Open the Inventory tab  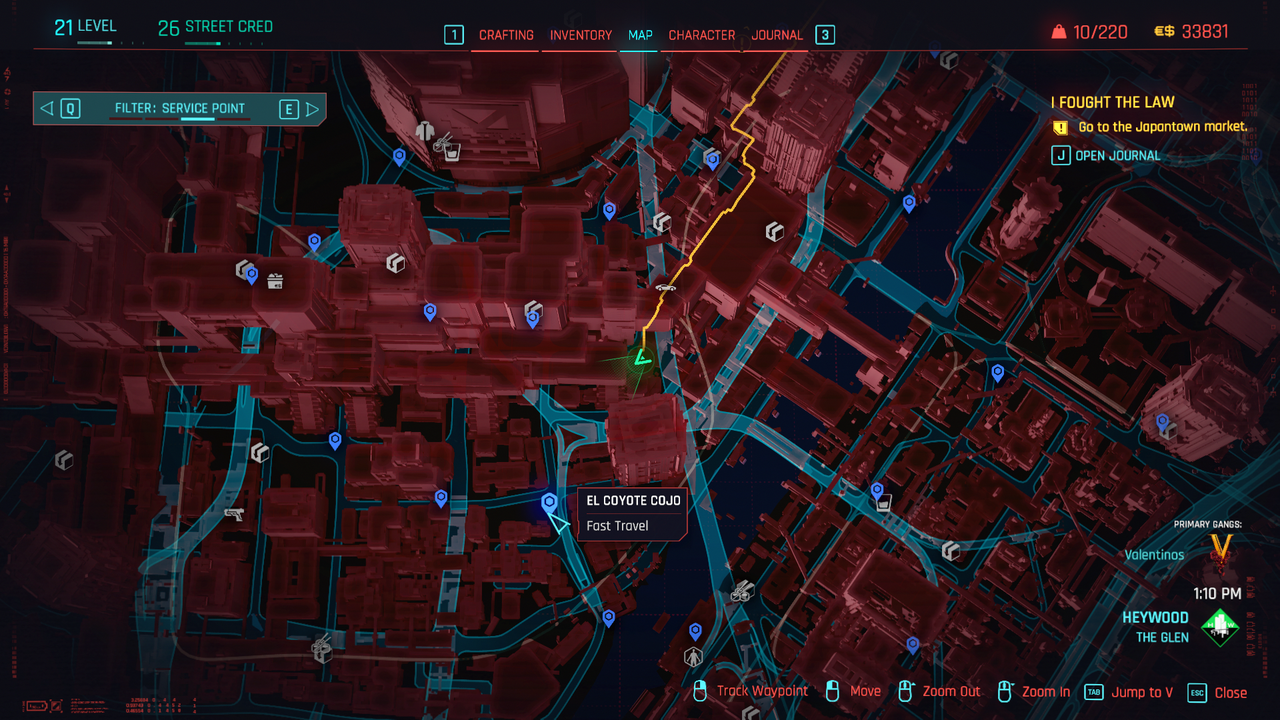coord(580,35)
